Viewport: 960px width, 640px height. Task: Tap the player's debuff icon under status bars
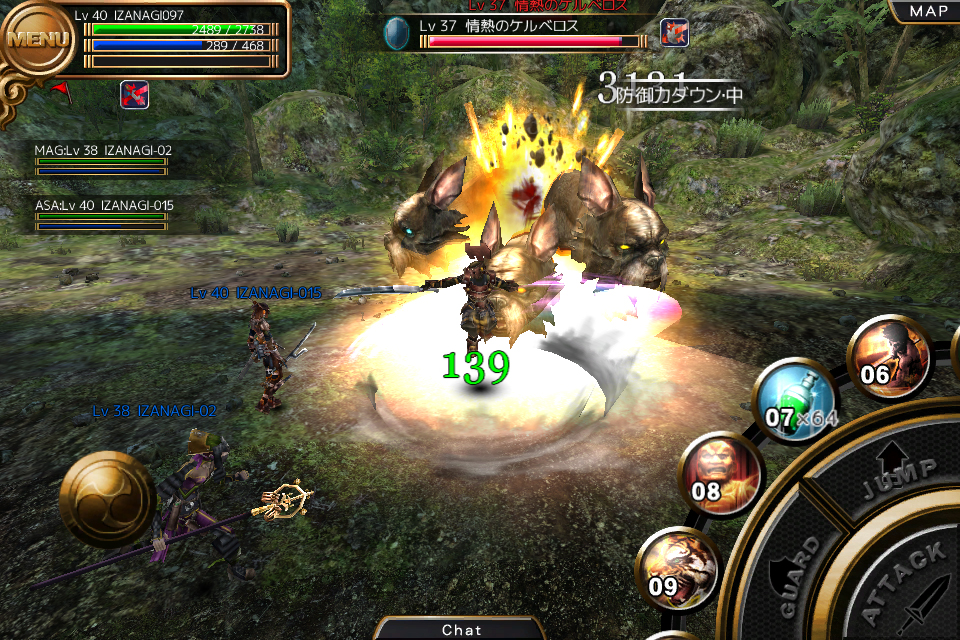[x=135, y=94]
